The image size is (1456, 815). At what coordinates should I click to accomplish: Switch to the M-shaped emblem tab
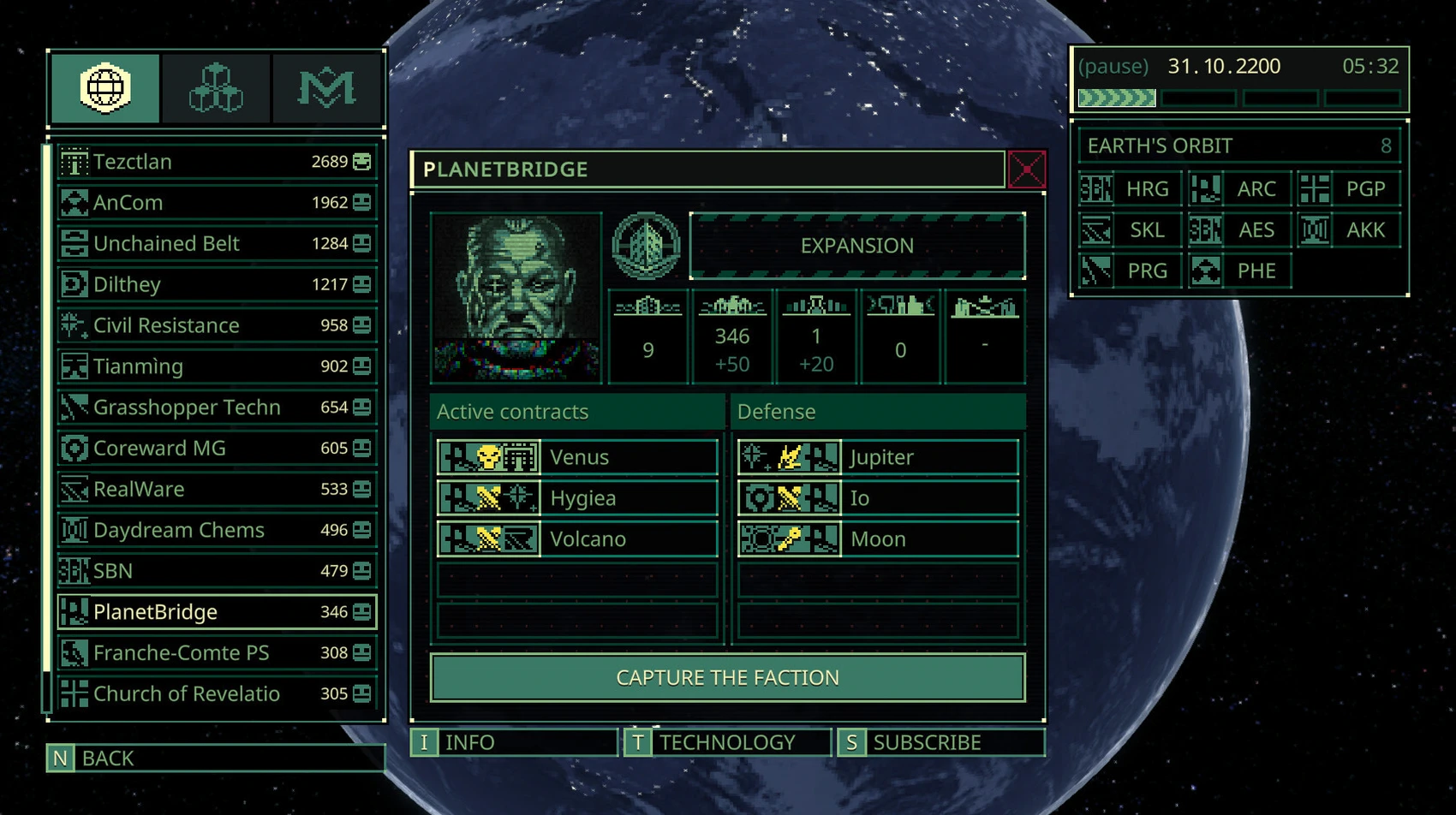[x=326, y=88]
